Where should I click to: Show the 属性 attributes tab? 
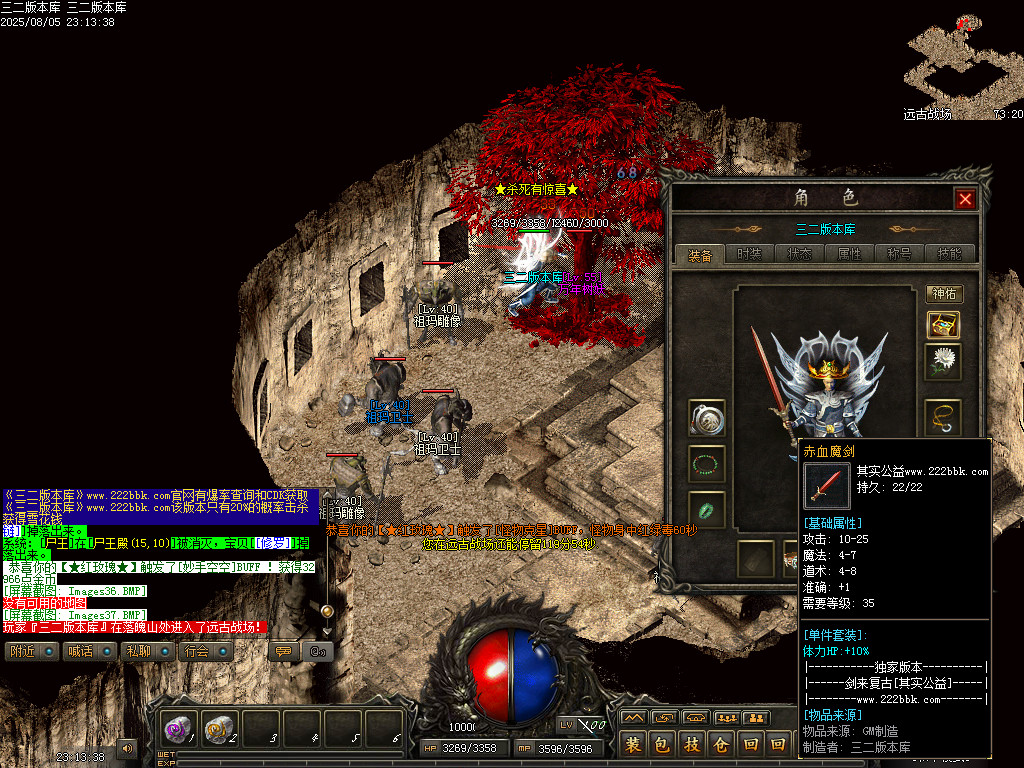pyautogui.click(x=849, y=254)
